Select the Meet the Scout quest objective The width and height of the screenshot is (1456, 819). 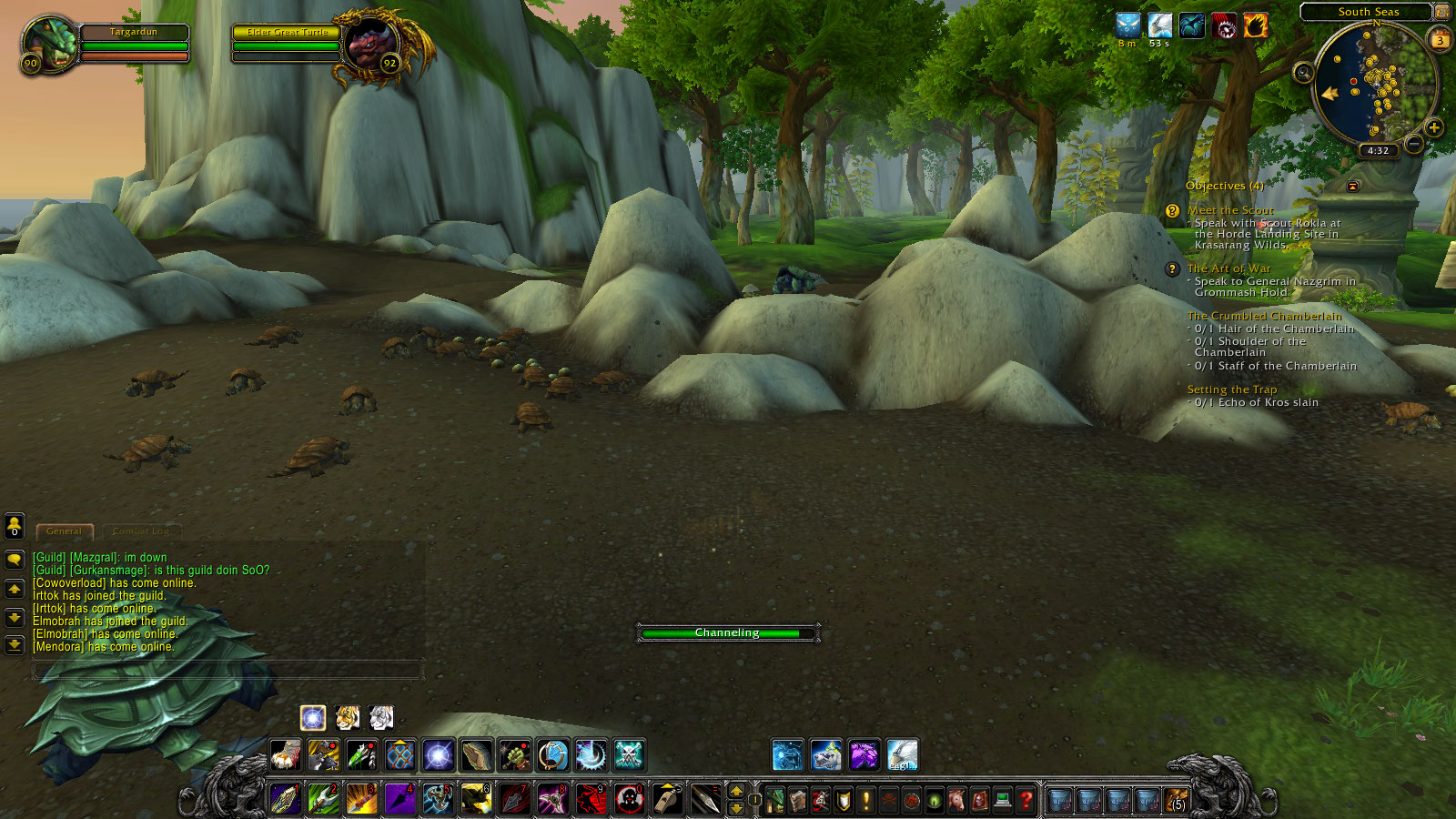click(1230, 210)
